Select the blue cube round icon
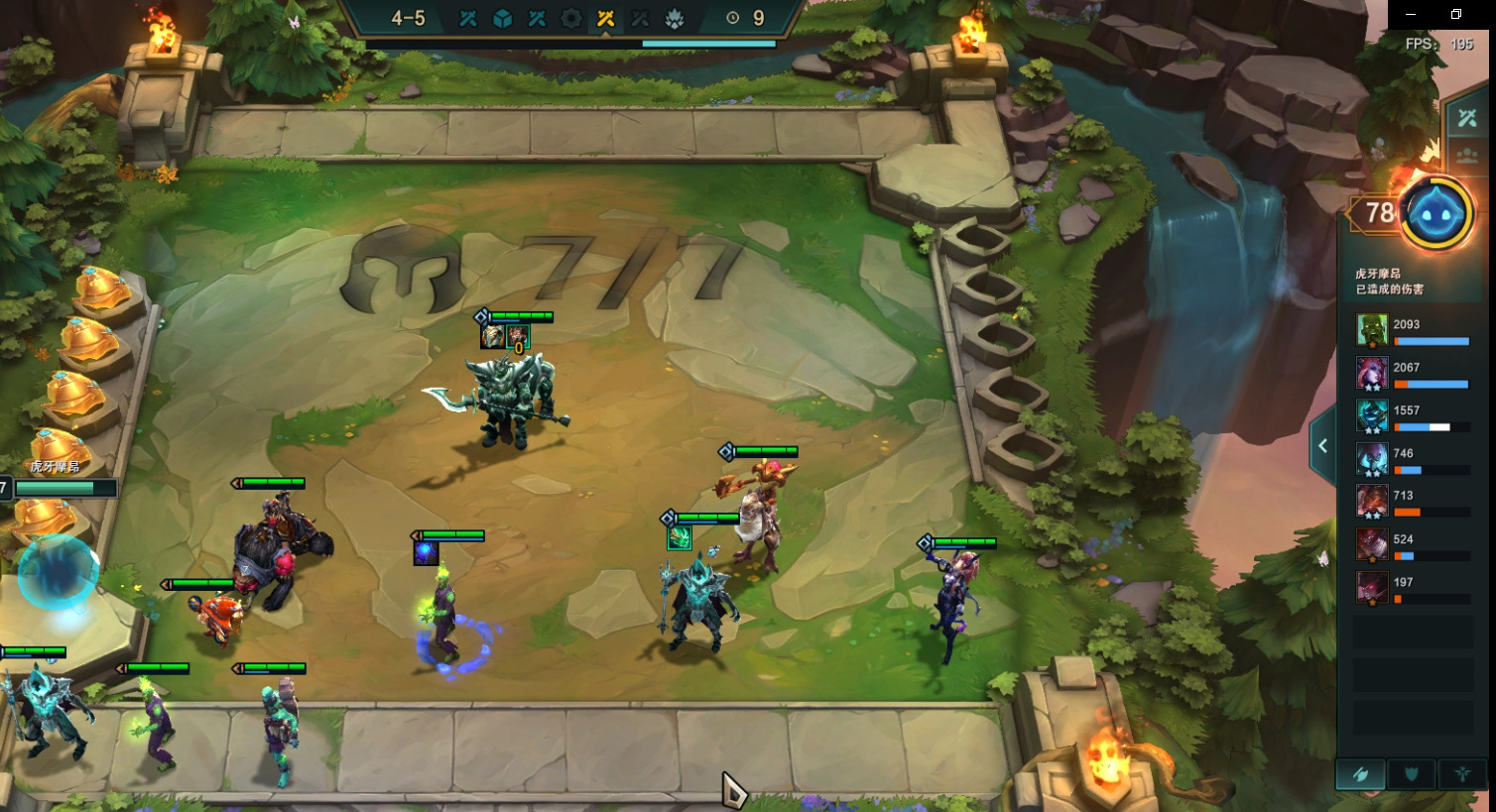 [503, 18]
